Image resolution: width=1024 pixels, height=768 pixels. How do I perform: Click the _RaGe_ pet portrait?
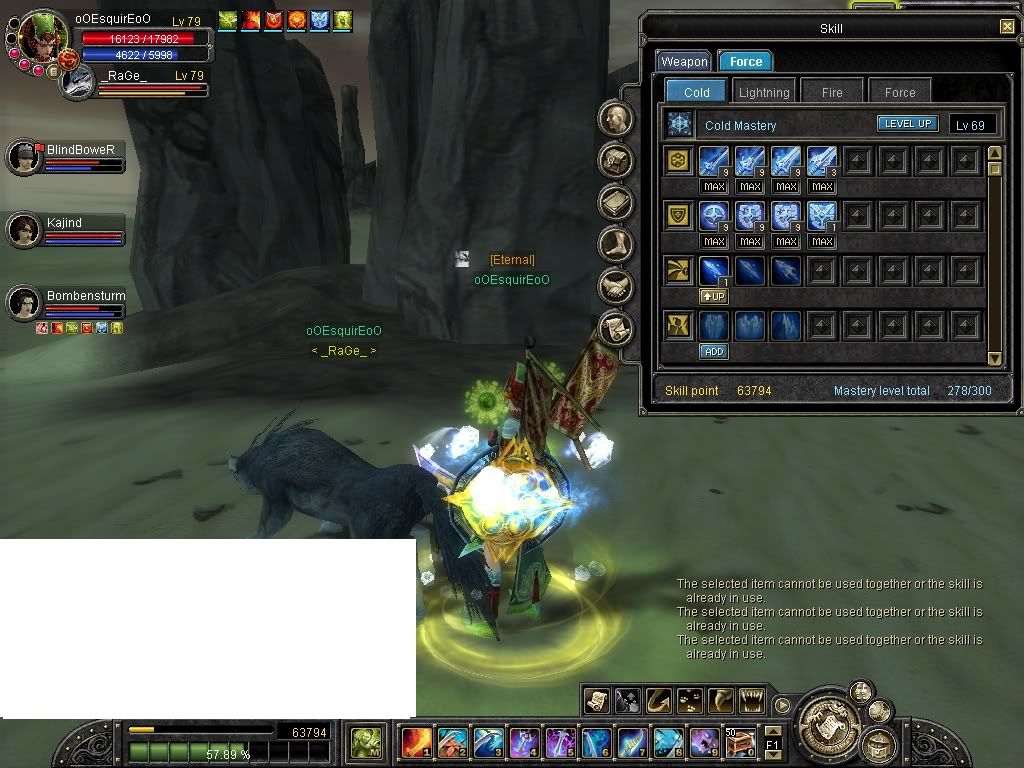click(x=77, y=82)
